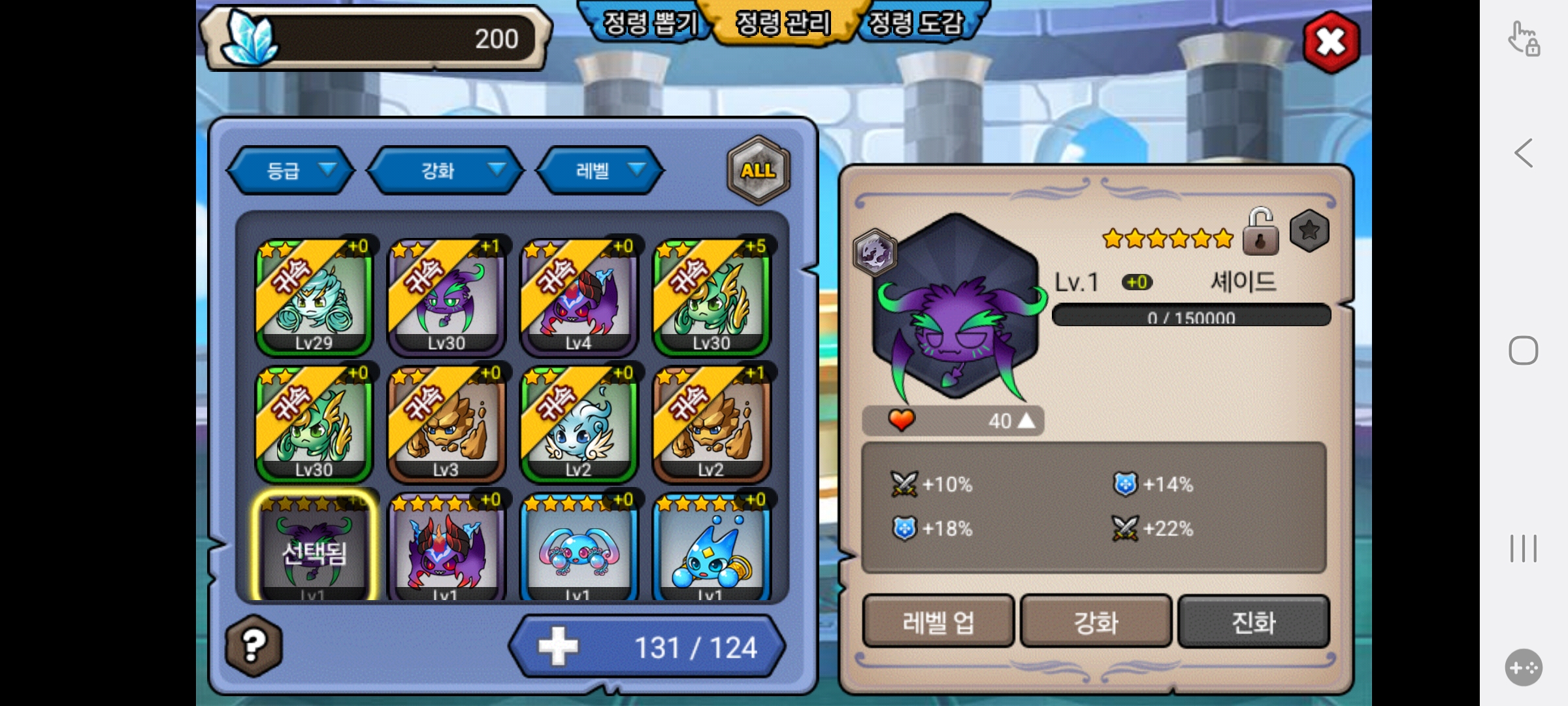This screenshot has height=706, width=1568.
Task: Select the 정령 관리 tab
Action: [783, 24]
